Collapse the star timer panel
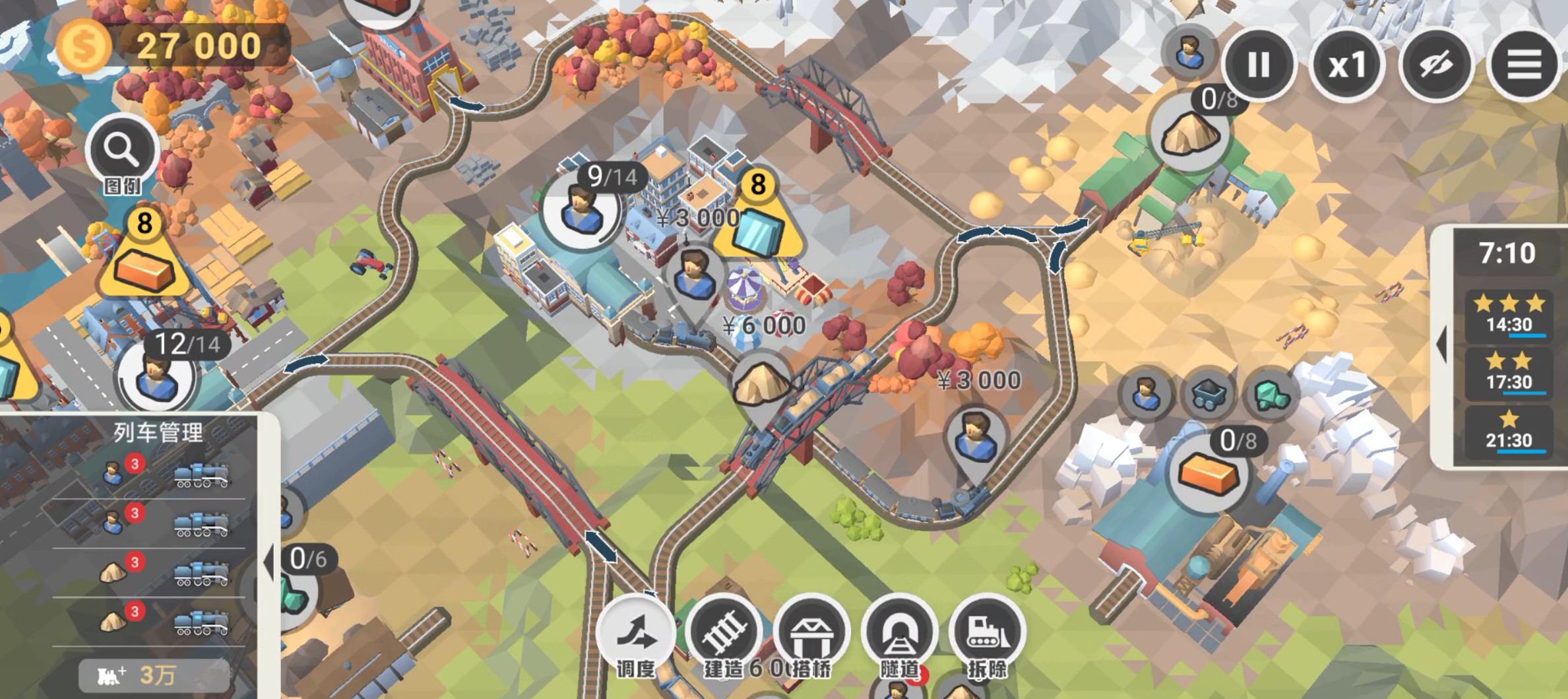The width and height of the screenshot is (1568, 699). [x=1442, y=343]
